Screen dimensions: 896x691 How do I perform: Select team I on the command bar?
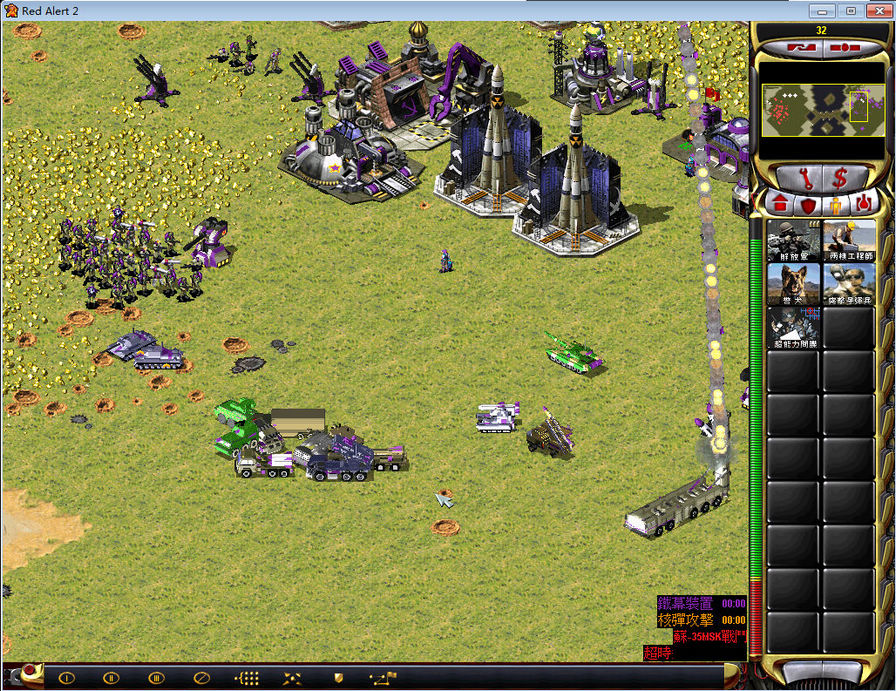click(67, 678)
